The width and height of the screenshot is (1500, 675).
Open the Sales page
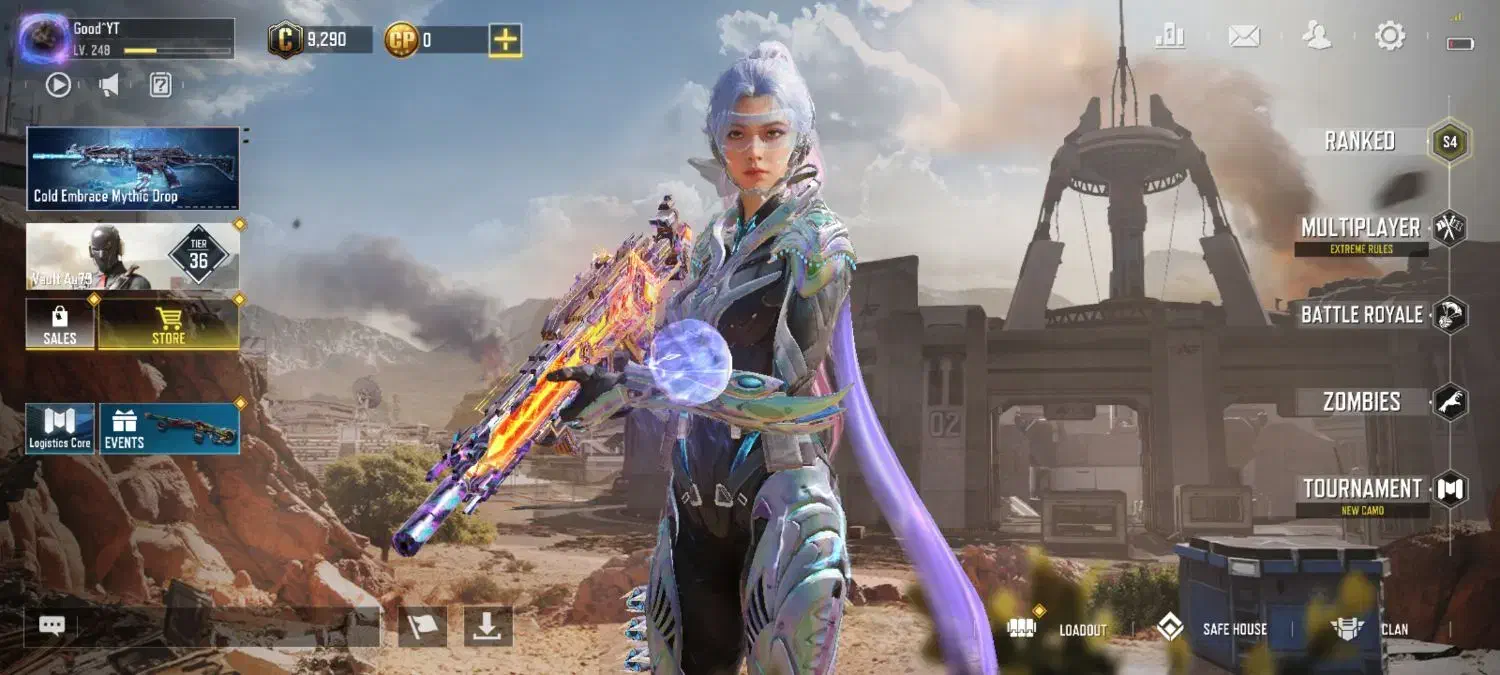tap(60, 324)
